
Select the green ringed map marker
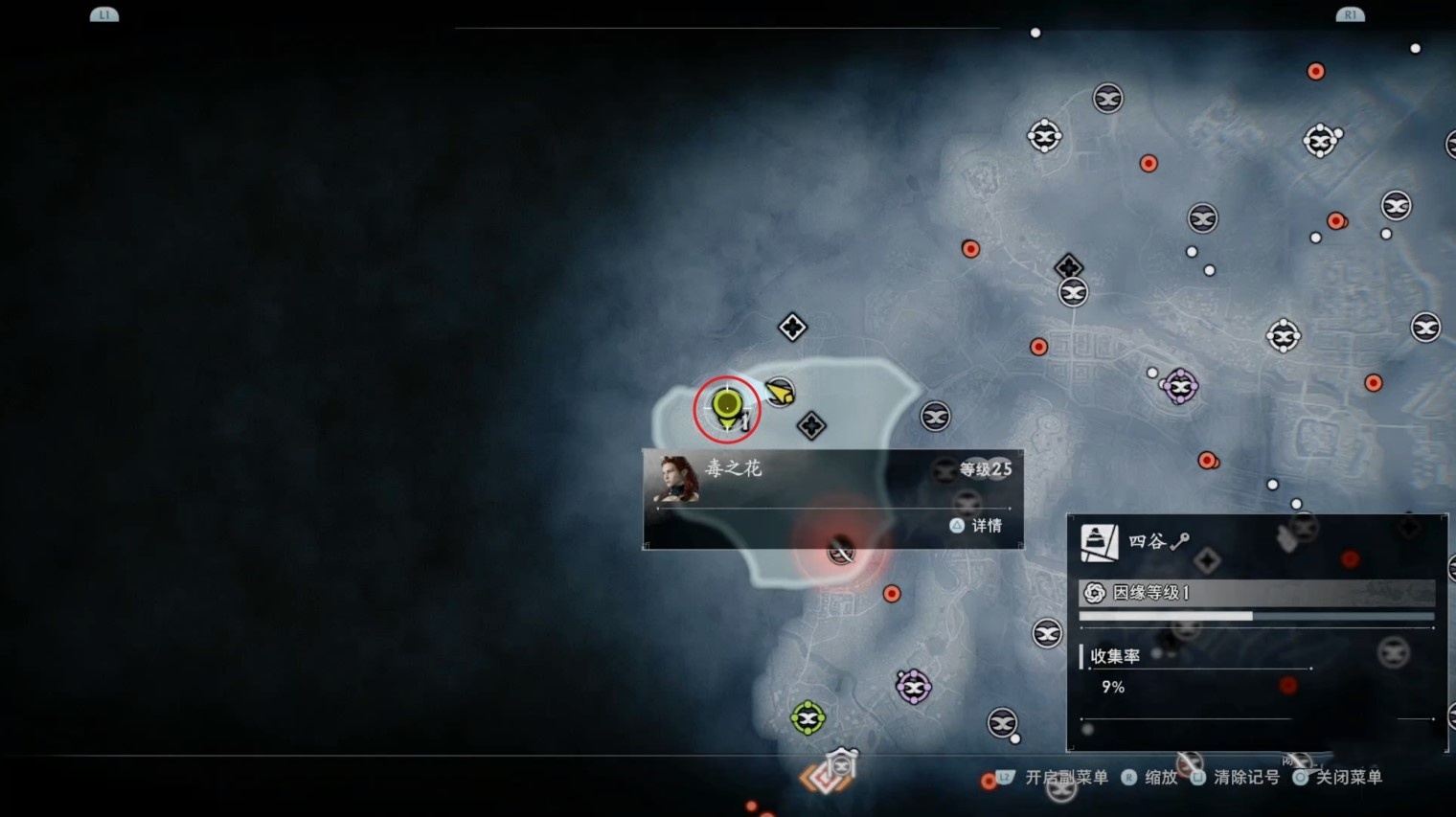[808, 717]
